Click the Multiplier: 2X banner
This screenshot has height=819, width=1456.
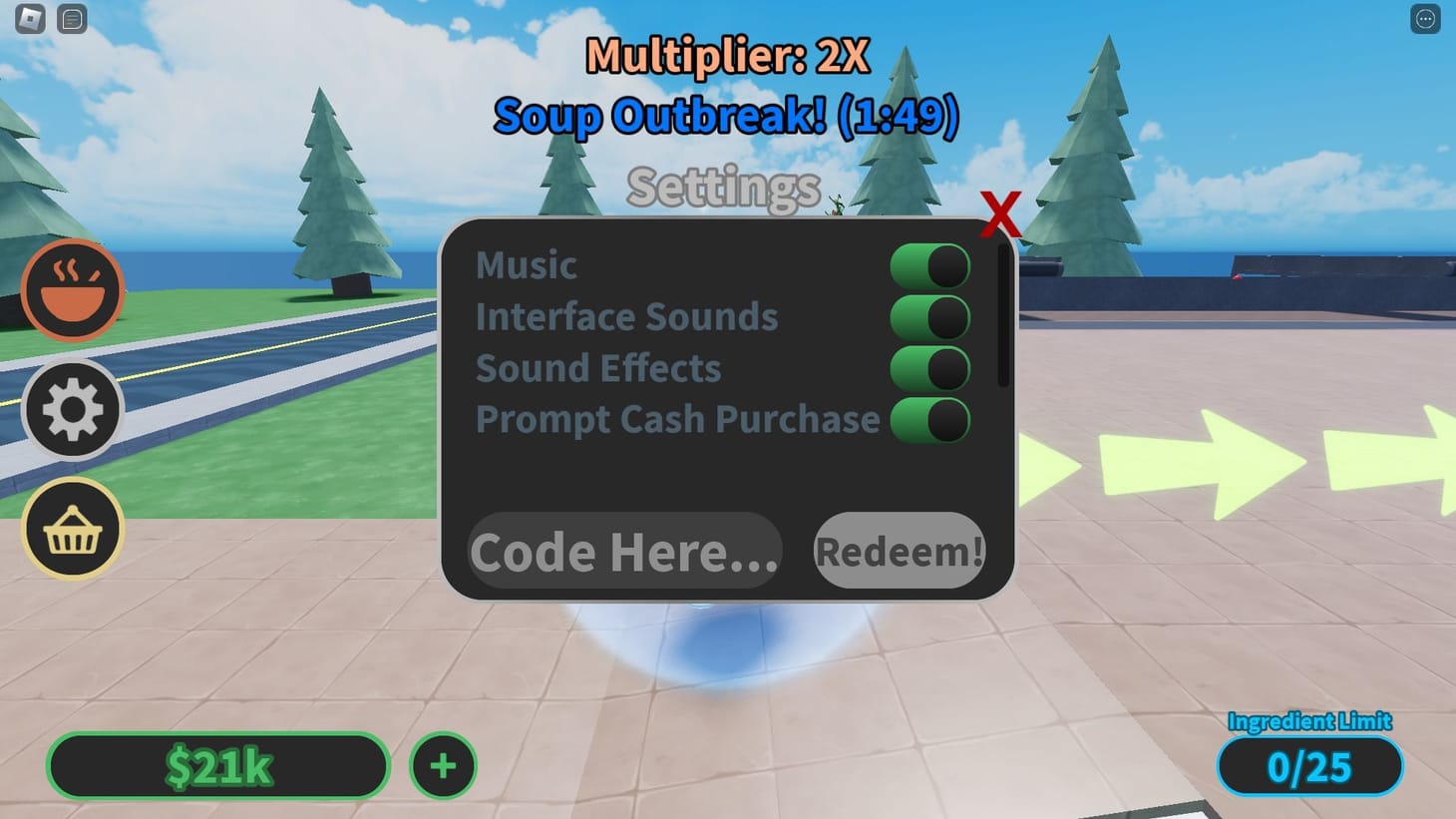(727, 58)
